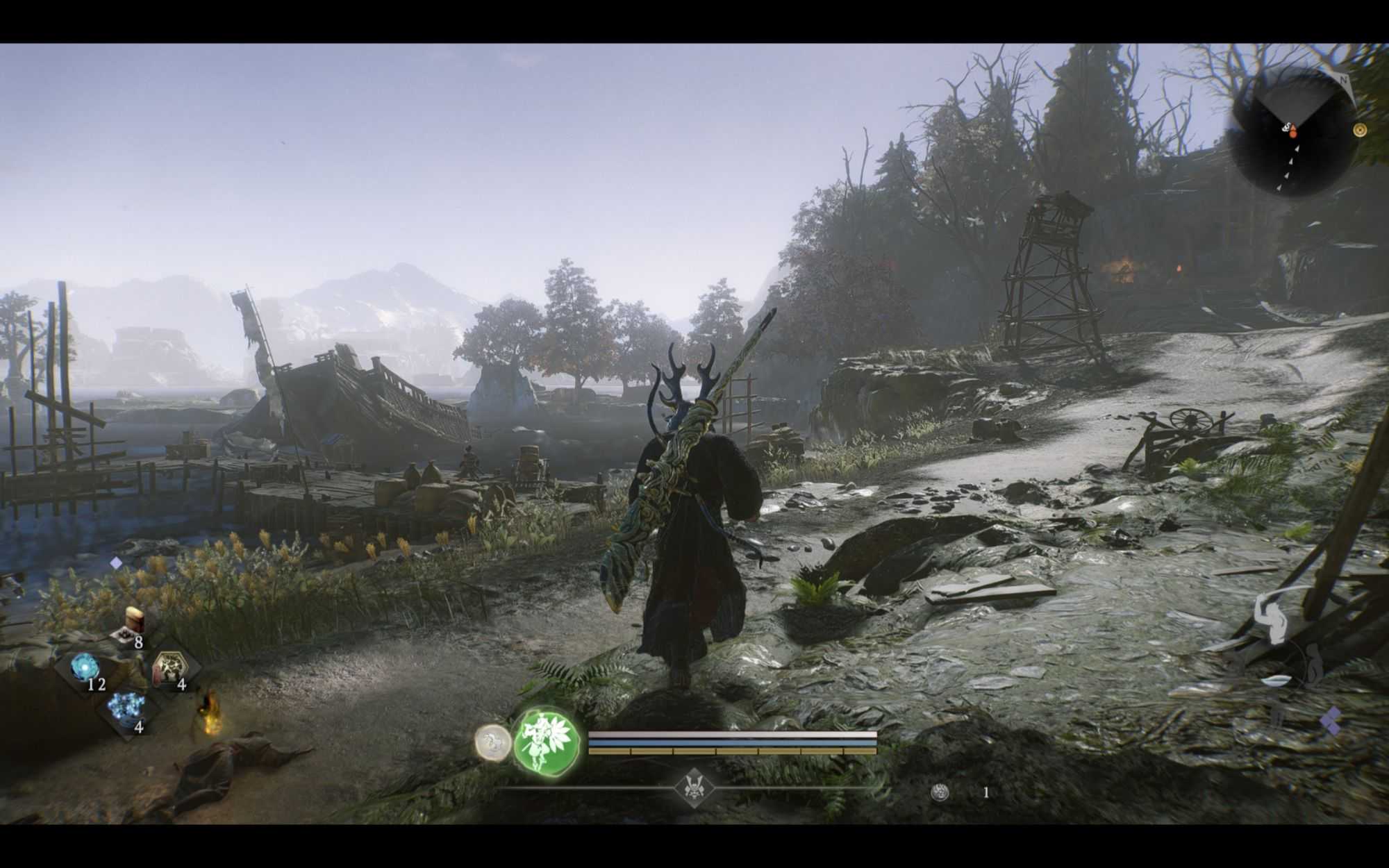Activate the green guardian spirit icon
1389x868 pixels.
(x=547, y=742)
